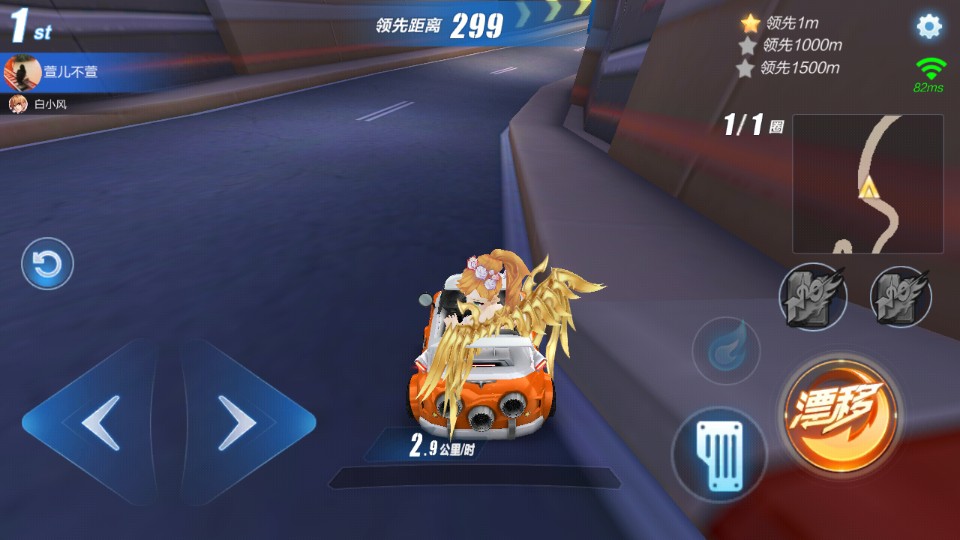960x540 pixels.
Task: Tap the reset car circular arrow button
Action: pyautogui.click(x=47, y=265)
